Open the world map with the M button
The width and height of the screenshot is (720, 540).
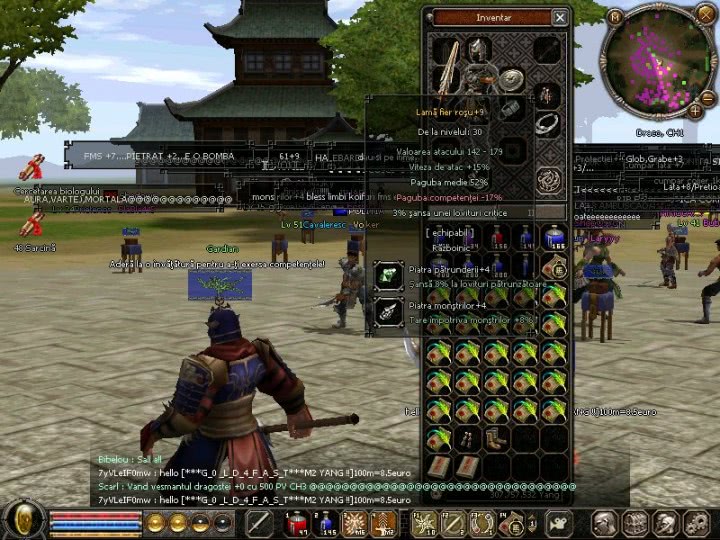615,16
